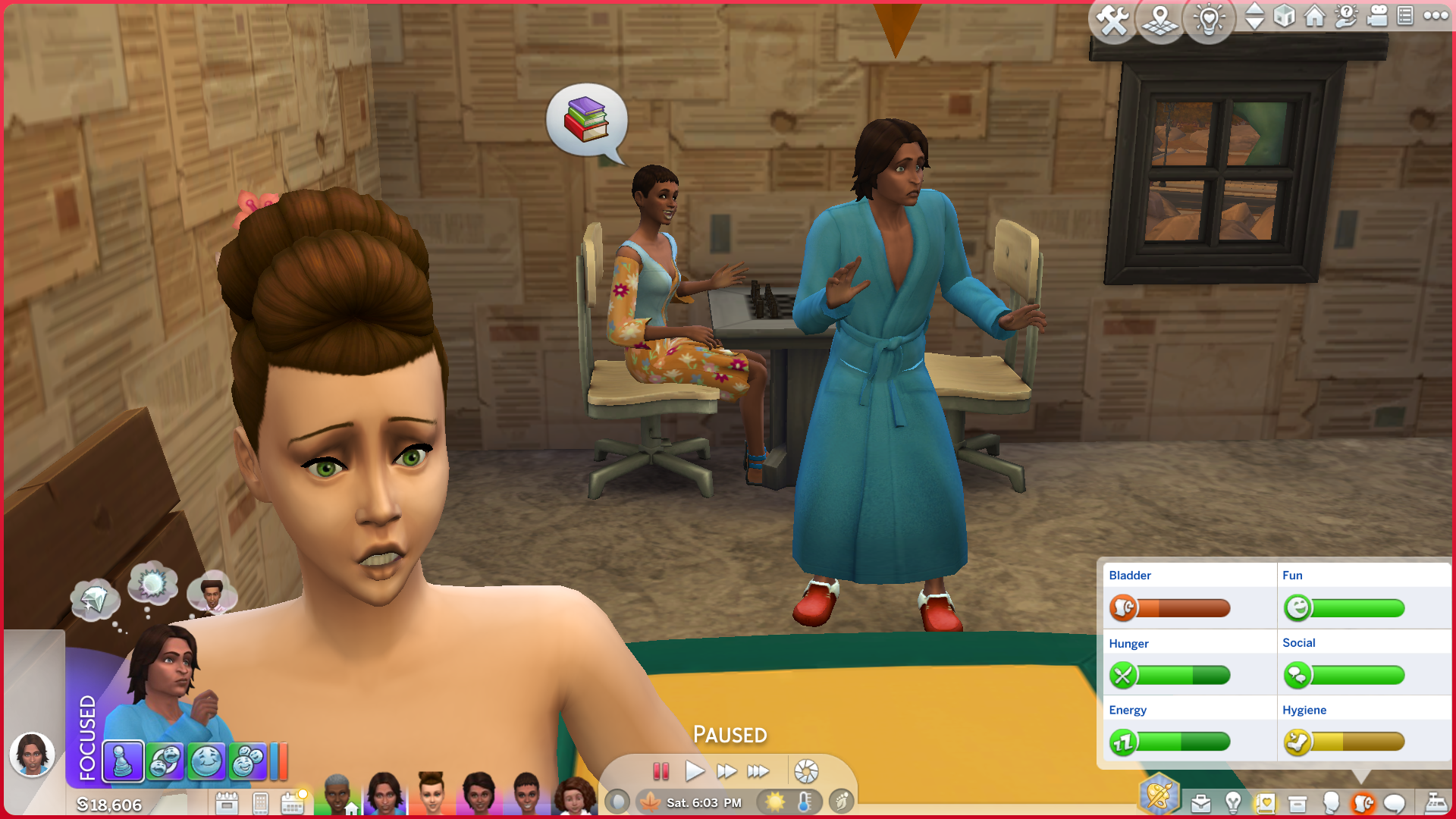Open the Sim's phone
Image resolution: width=1456 pixels, height=819 pixels.
tap(260, 802)
